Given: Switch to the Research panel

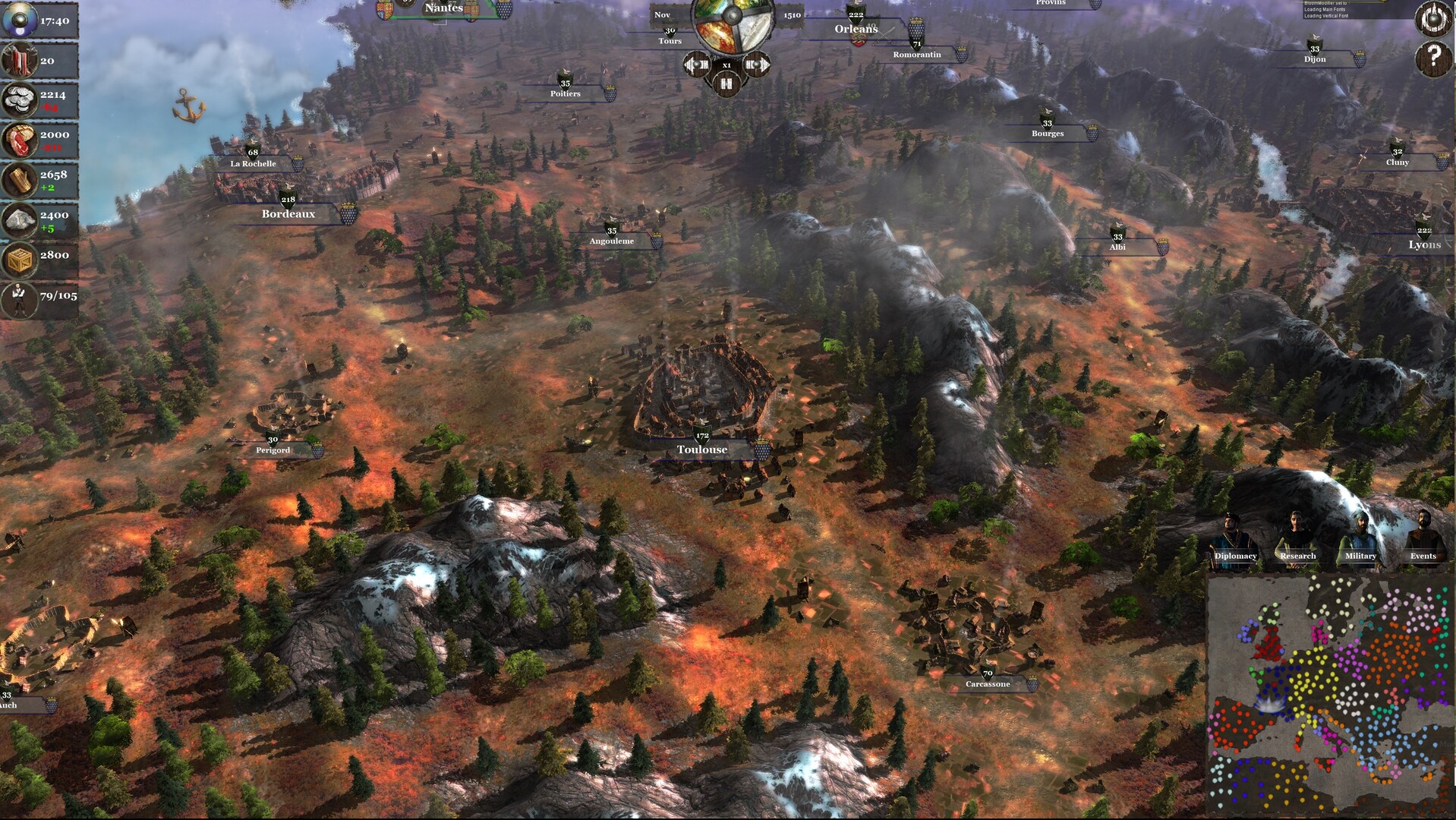Looking at the screenshot, I should click(x=1299, y=556).
